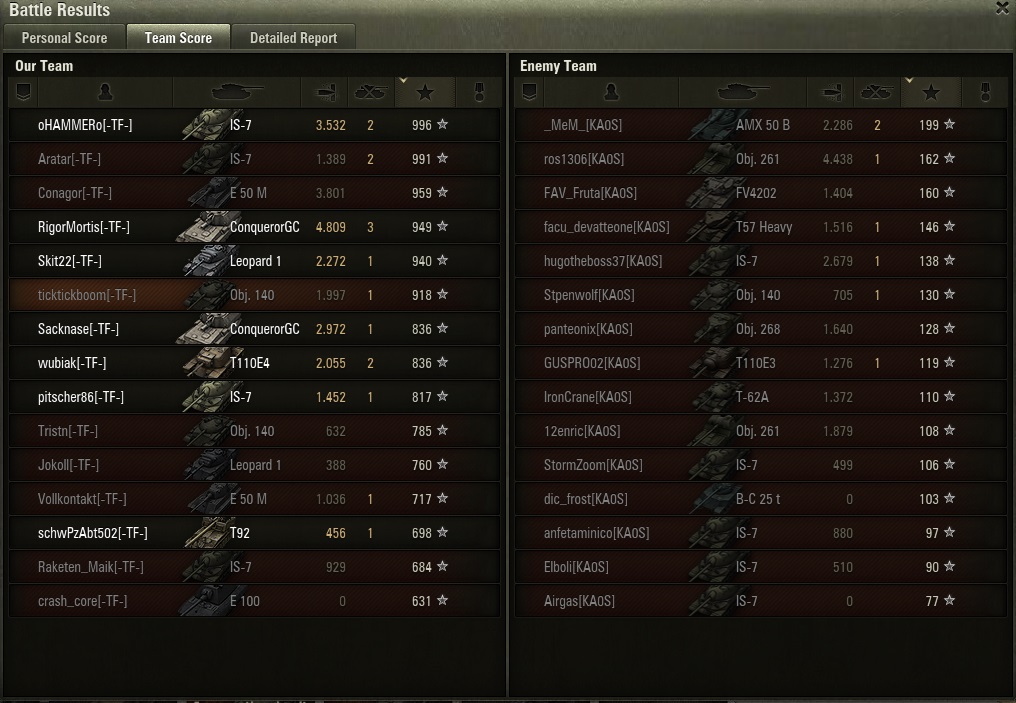Sort Enemy Team by experience star column
Image resolution: width=1016 pixels, height=703 pixels.
point(931,93)
